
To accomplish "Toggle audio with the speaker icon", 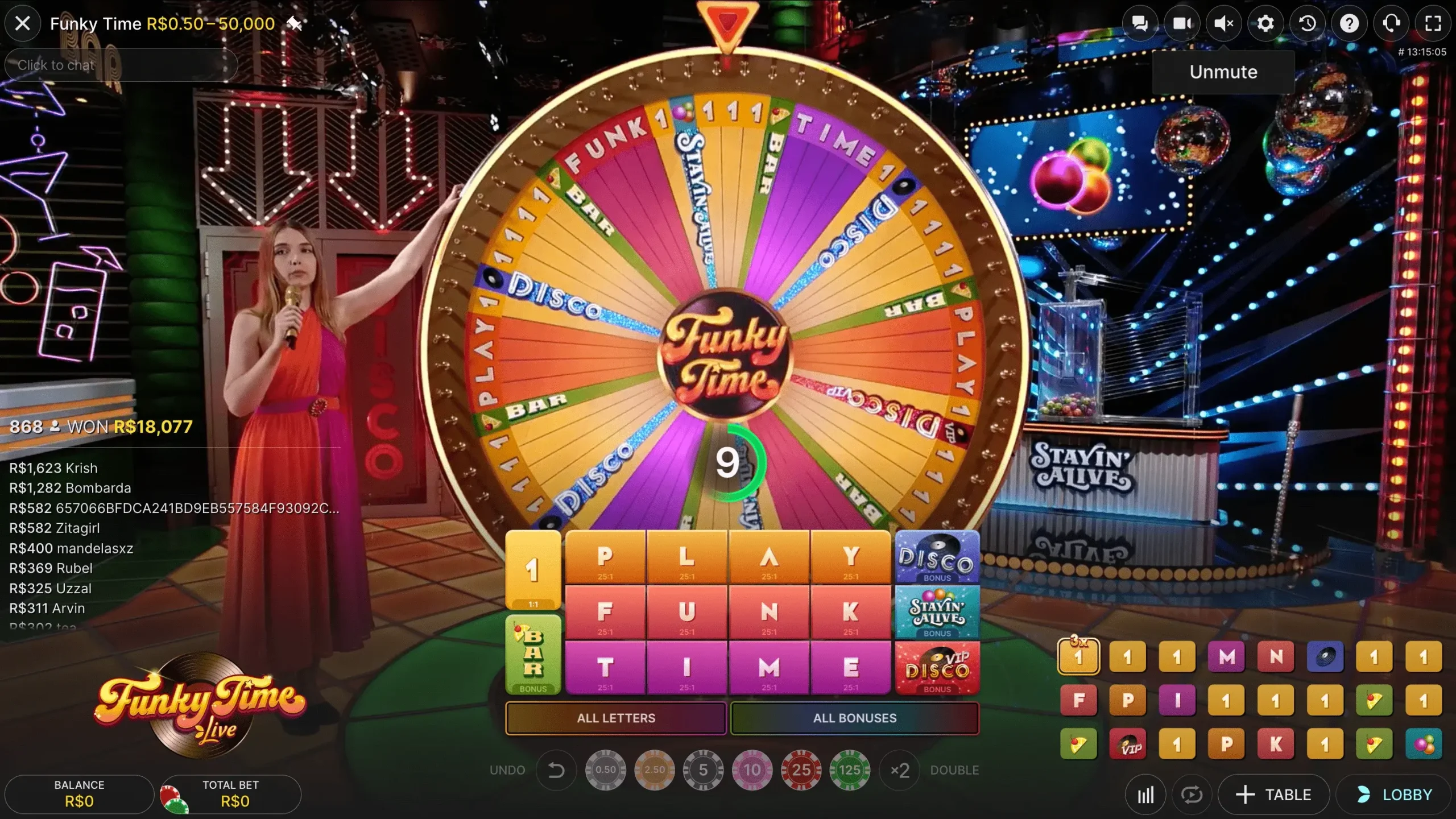I will [1224, 23].
